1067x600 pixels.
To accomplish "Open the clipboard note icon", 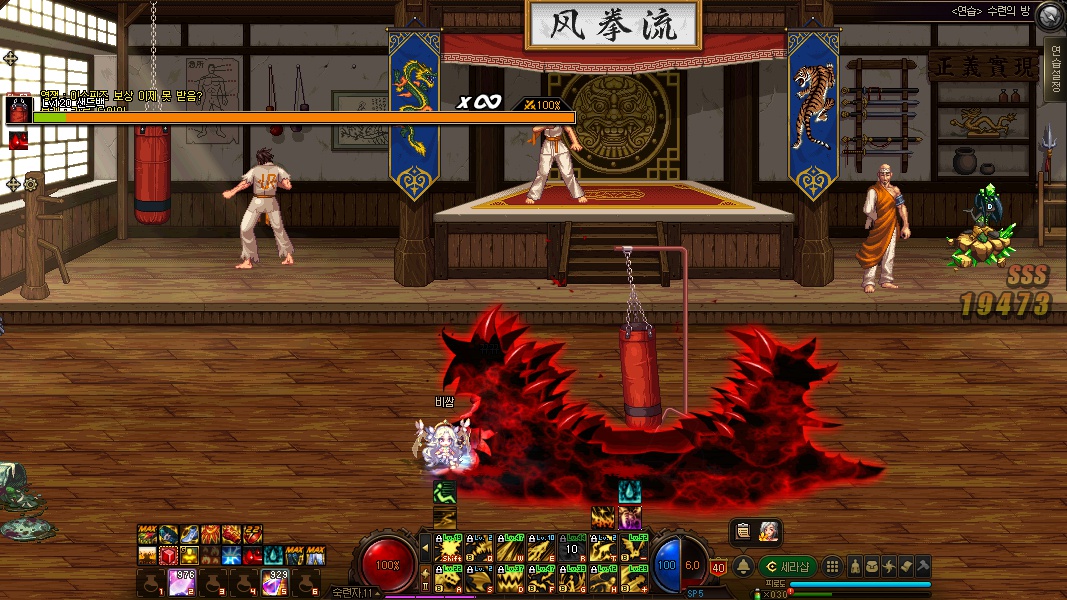I will (x=742, y=532).
